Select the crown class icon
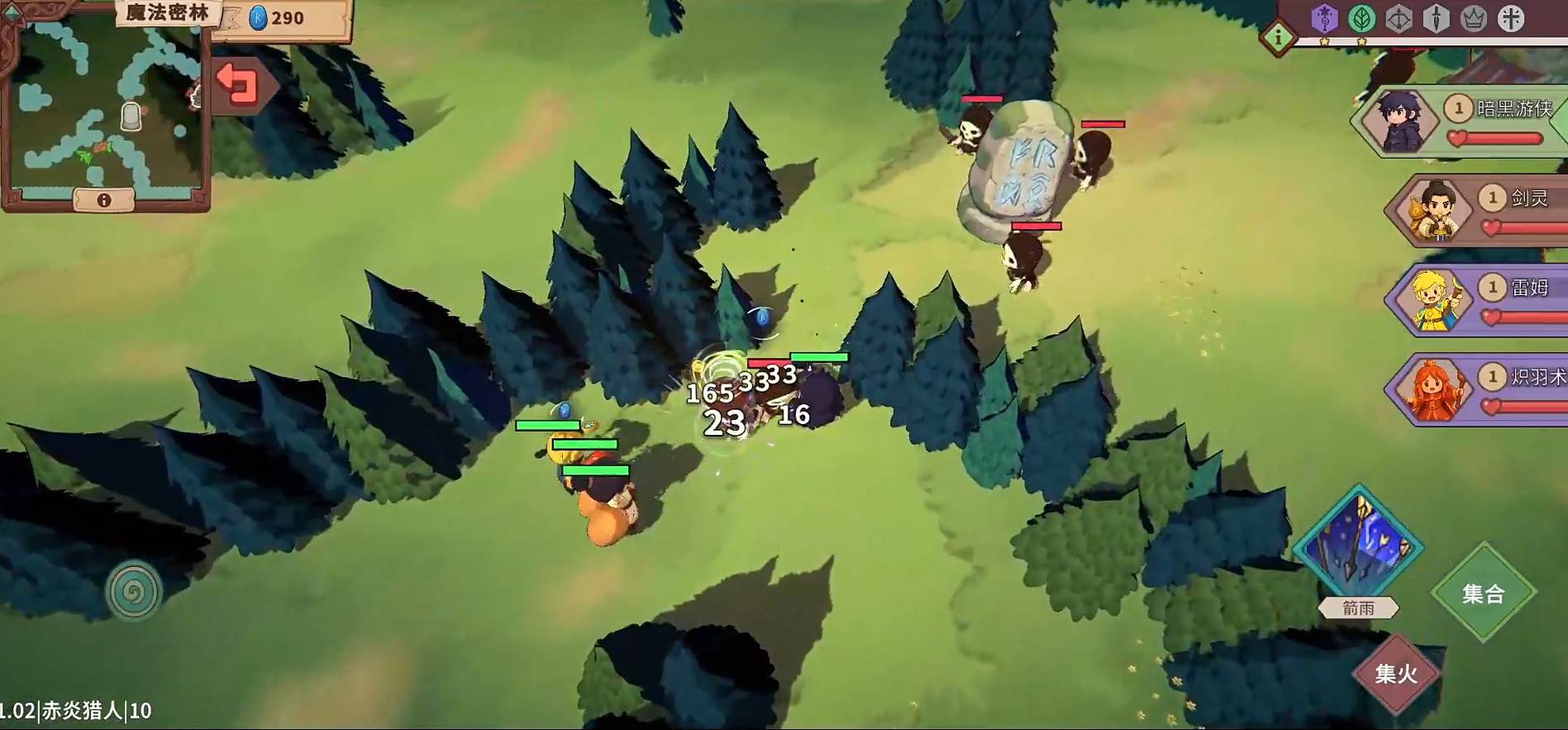 1474,18
